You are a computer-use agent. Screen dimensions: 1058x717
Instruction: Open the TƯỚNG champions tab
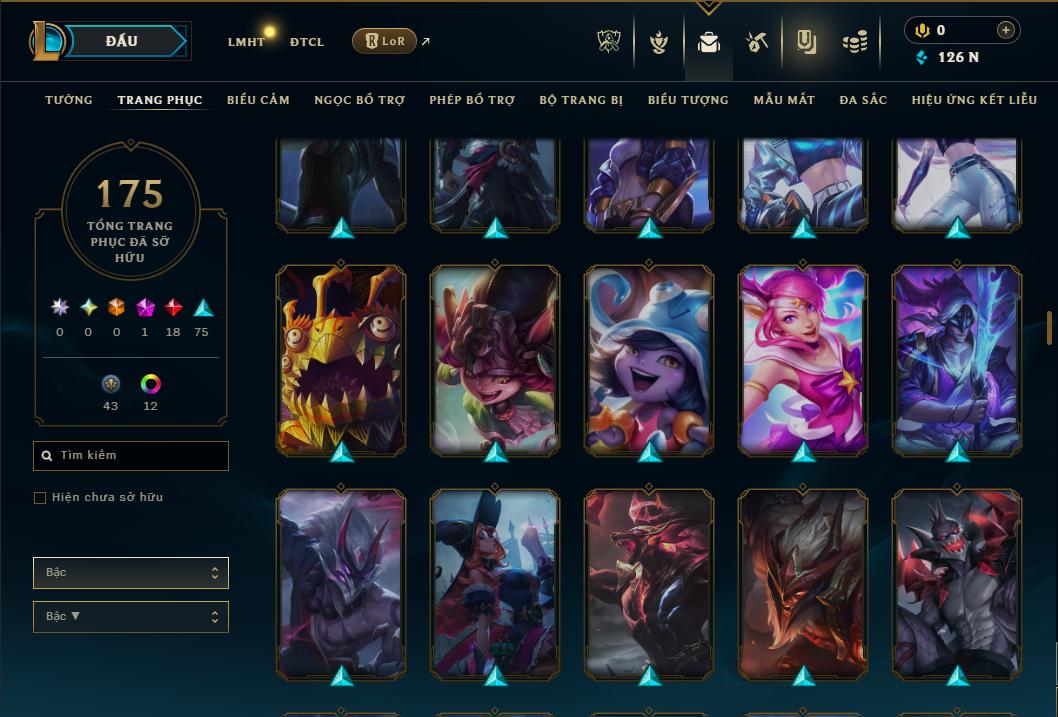pyautogui.click(x=69, y=100)
